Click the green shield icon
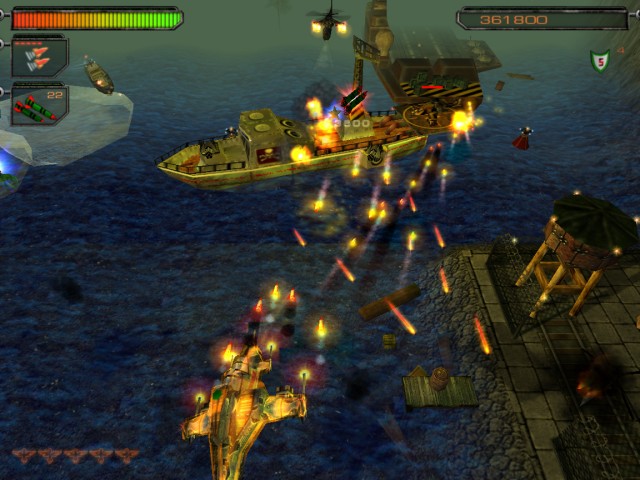 pos(600,62)
